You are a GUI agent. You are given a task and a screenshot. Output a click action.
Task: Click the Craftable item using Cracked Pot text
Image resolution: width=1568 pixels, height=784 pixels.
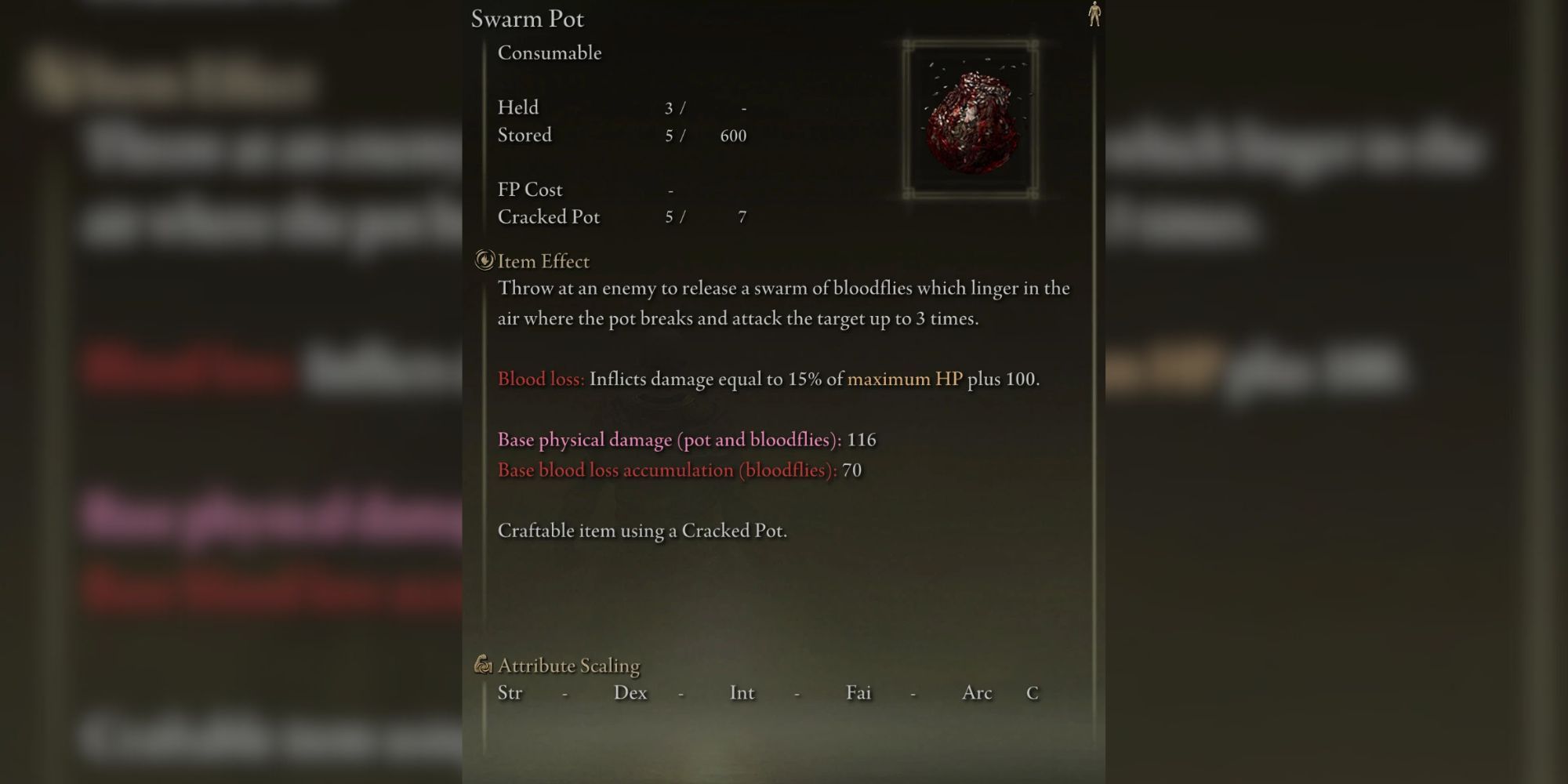[642, 530]
